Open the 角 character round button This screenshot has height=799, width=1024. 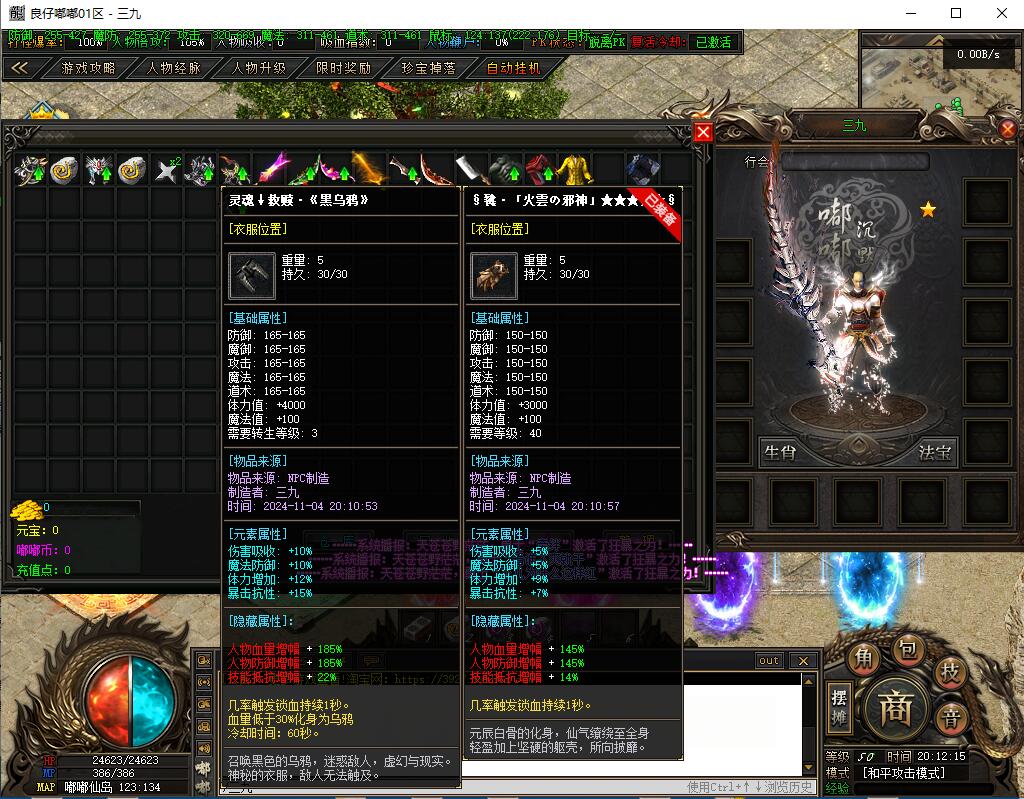tap(863, 660)
